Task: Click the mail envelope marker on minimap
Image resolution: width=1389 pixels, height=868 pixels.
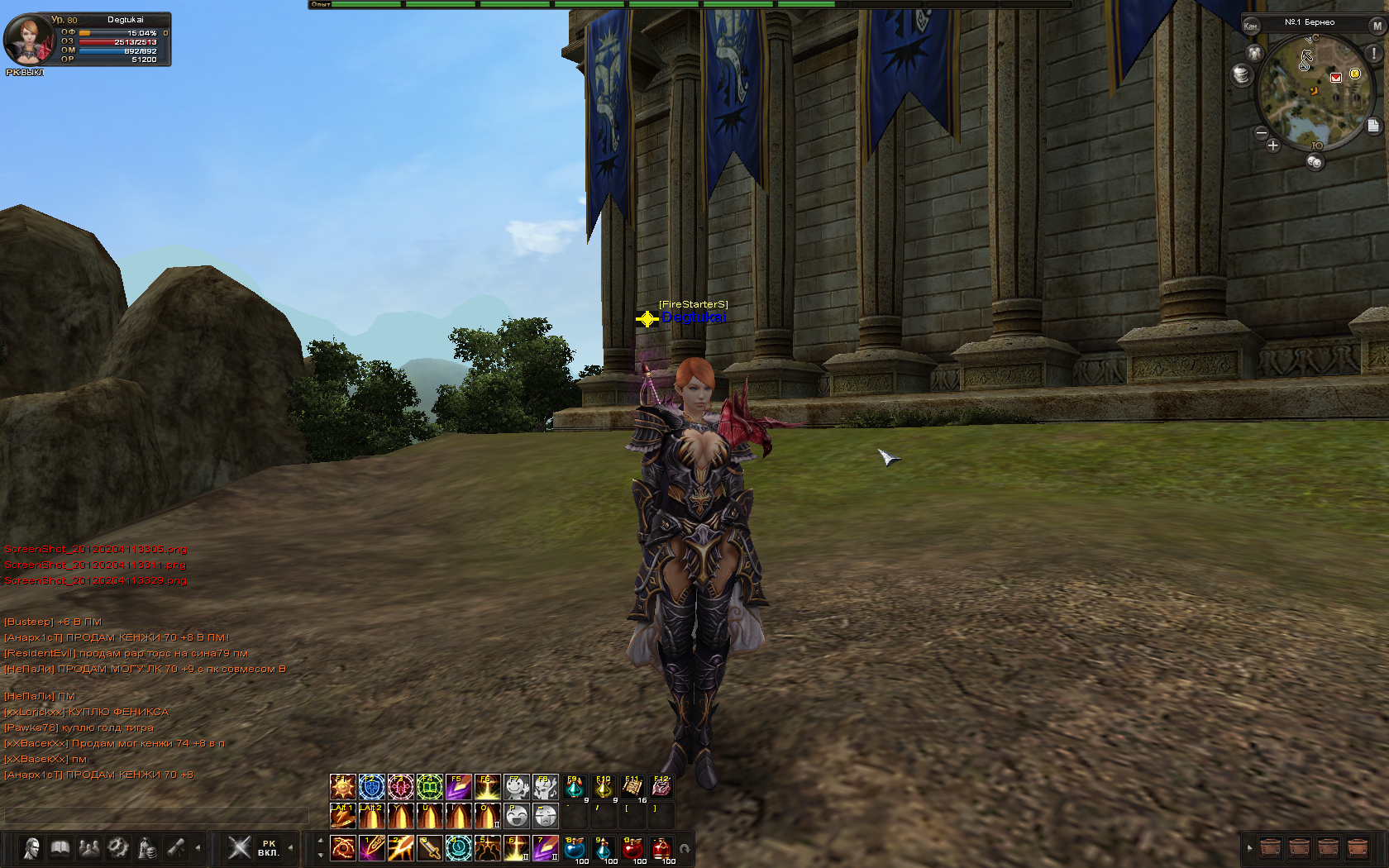Action: coord(1335,77)
